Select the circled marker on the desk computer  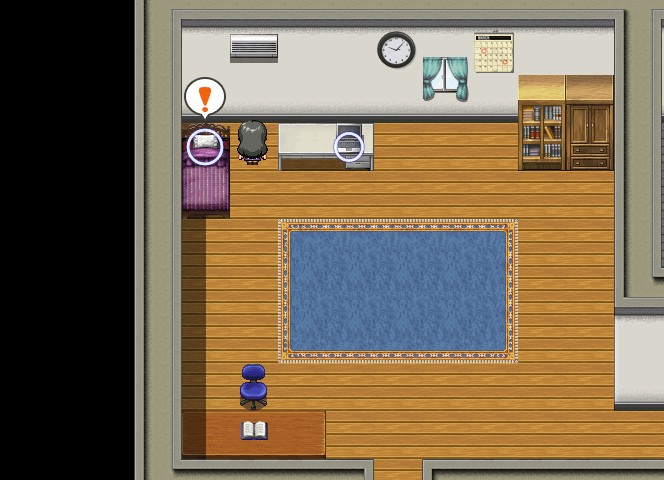click(349, 147)
